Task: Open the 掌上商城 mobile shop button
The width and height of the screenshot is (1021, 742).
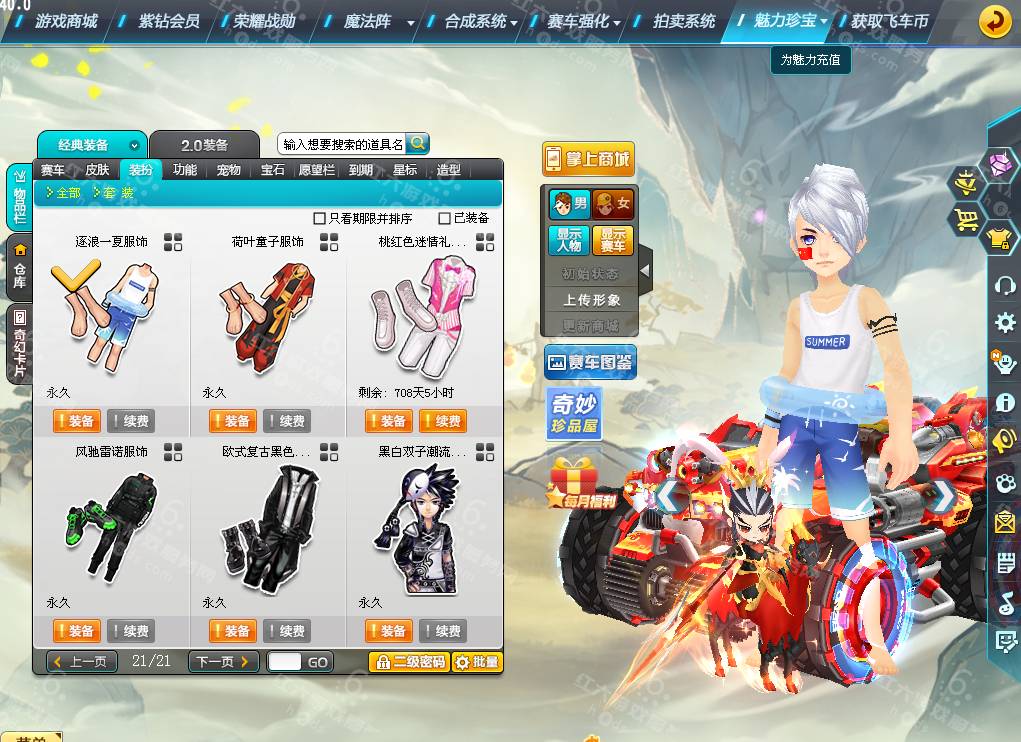Action: tap(588, 159)
